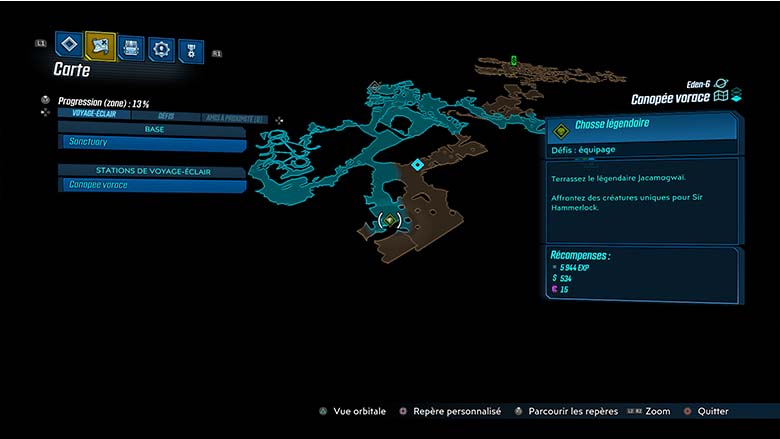Select the cyan diamond waypoint on the map
Screen dimensions: 780x439
(x=418, y=164)
